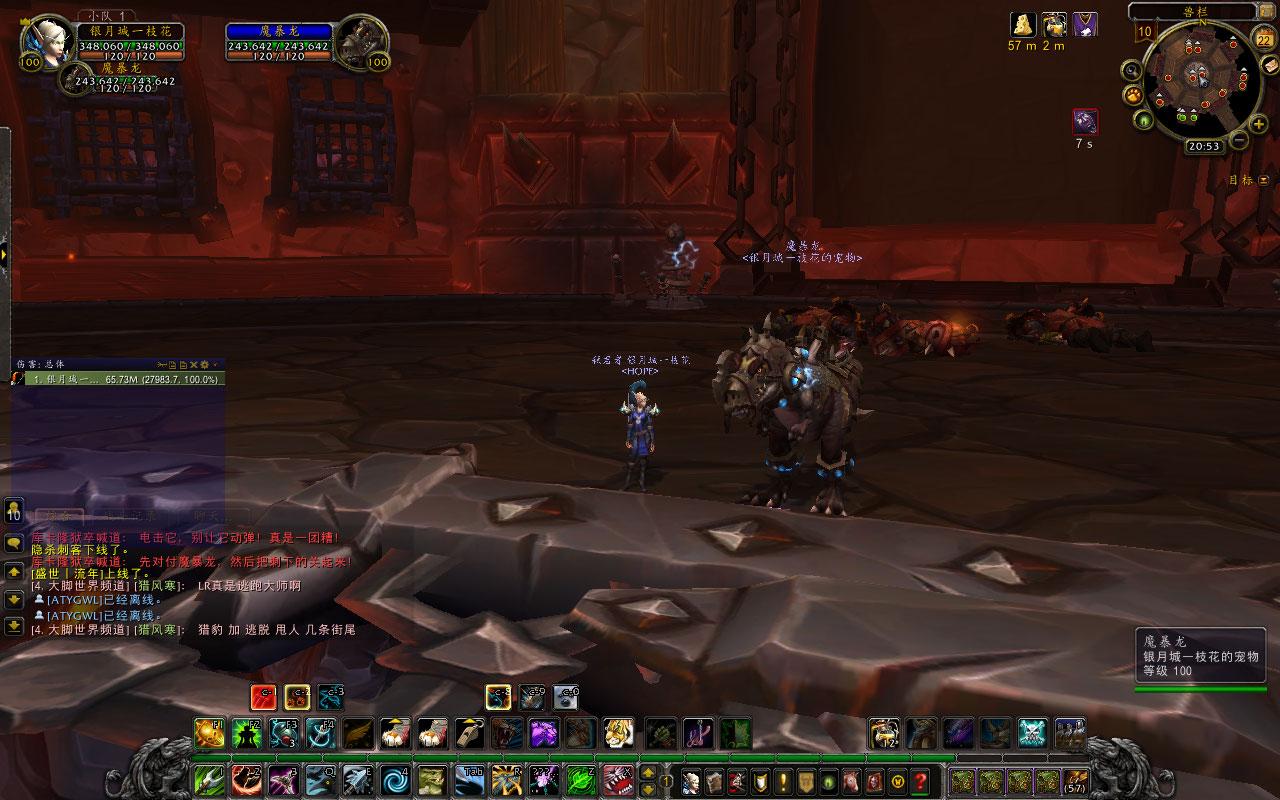Open the character info micro button
The width and height of the screenshot is (1280, 800).
(x=689, y=780)
